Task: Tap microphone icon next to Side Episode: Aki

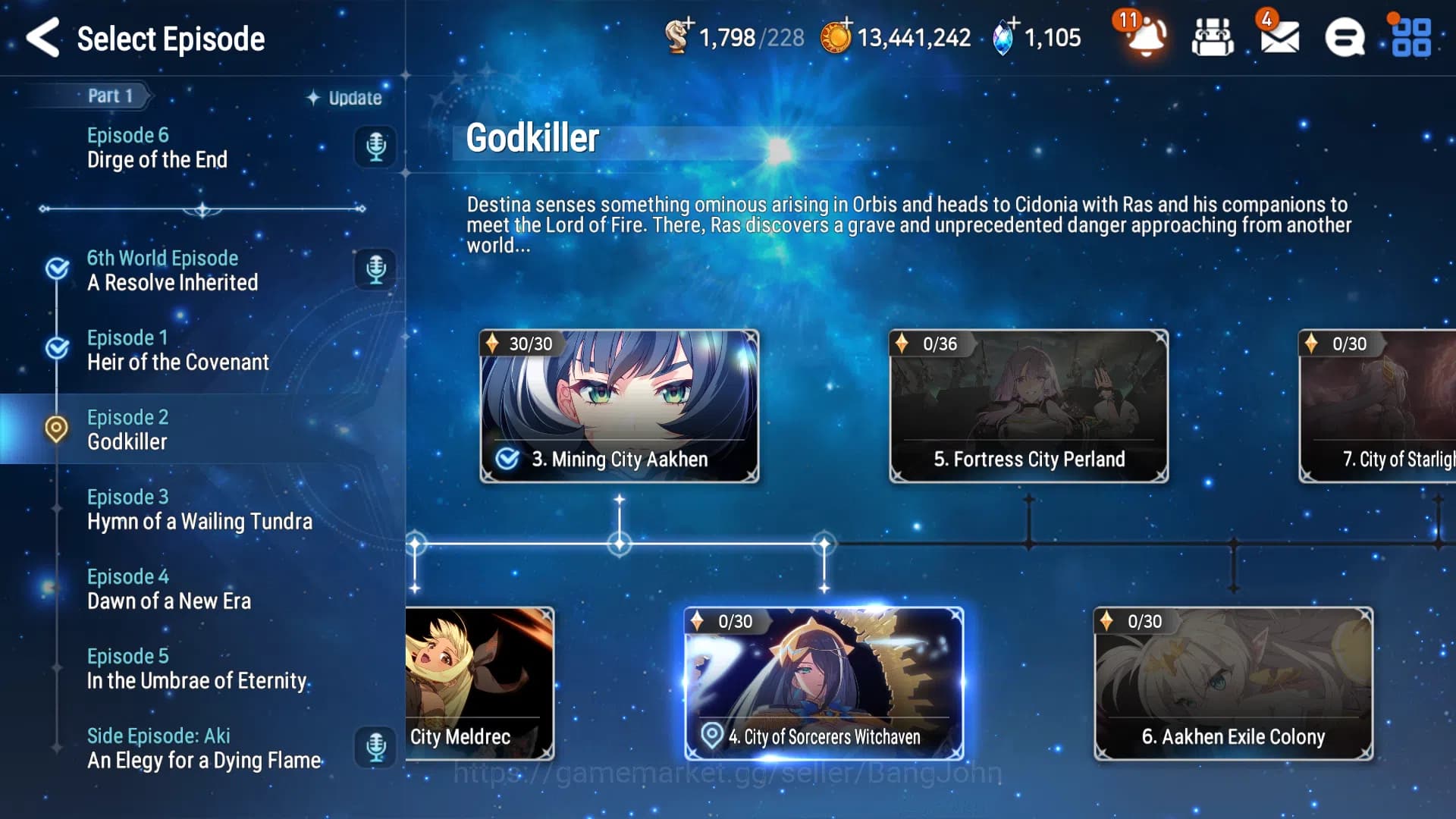Action: (x=375, y=747)
